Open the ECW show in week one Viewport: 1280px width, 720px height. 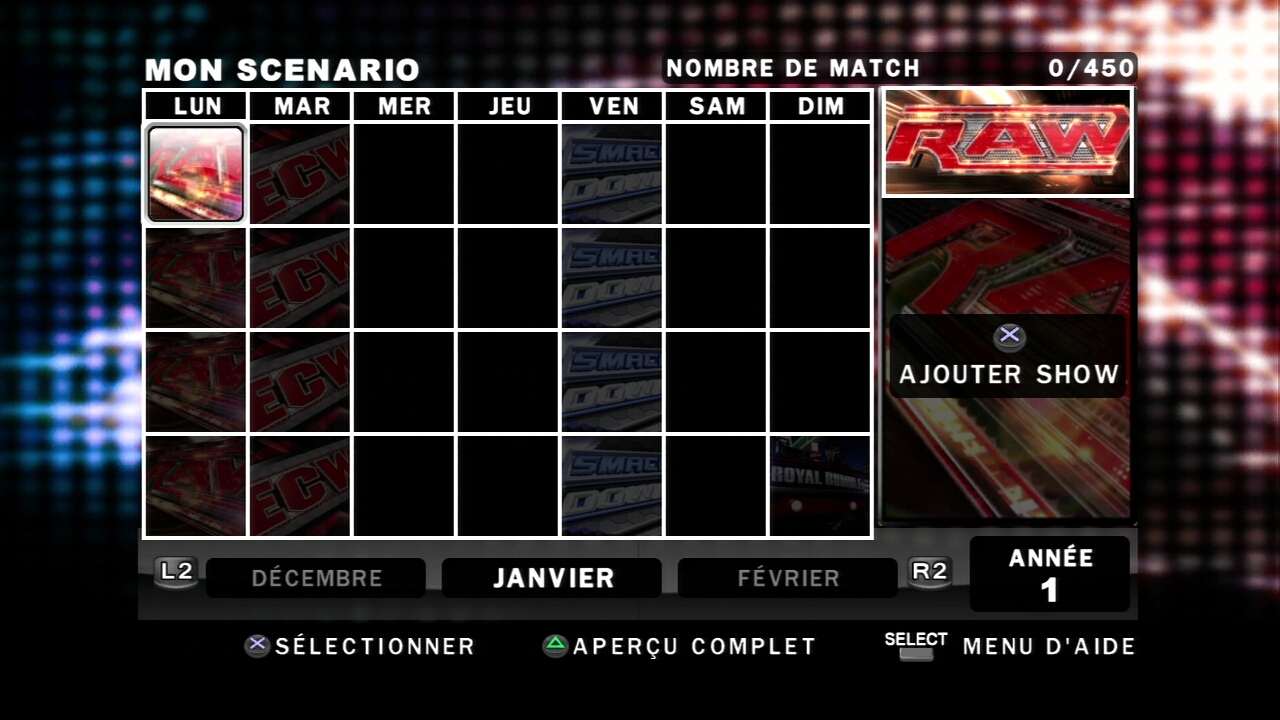[x=300, y=173]
